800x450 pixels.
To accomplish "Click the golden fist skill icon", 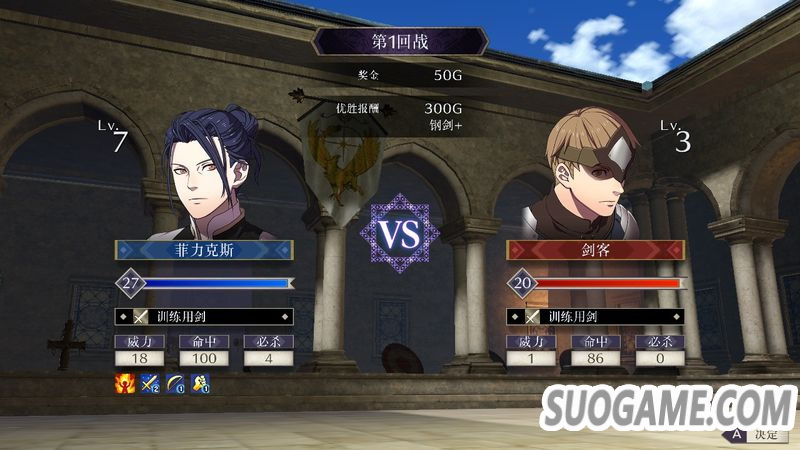I will 200,383.
